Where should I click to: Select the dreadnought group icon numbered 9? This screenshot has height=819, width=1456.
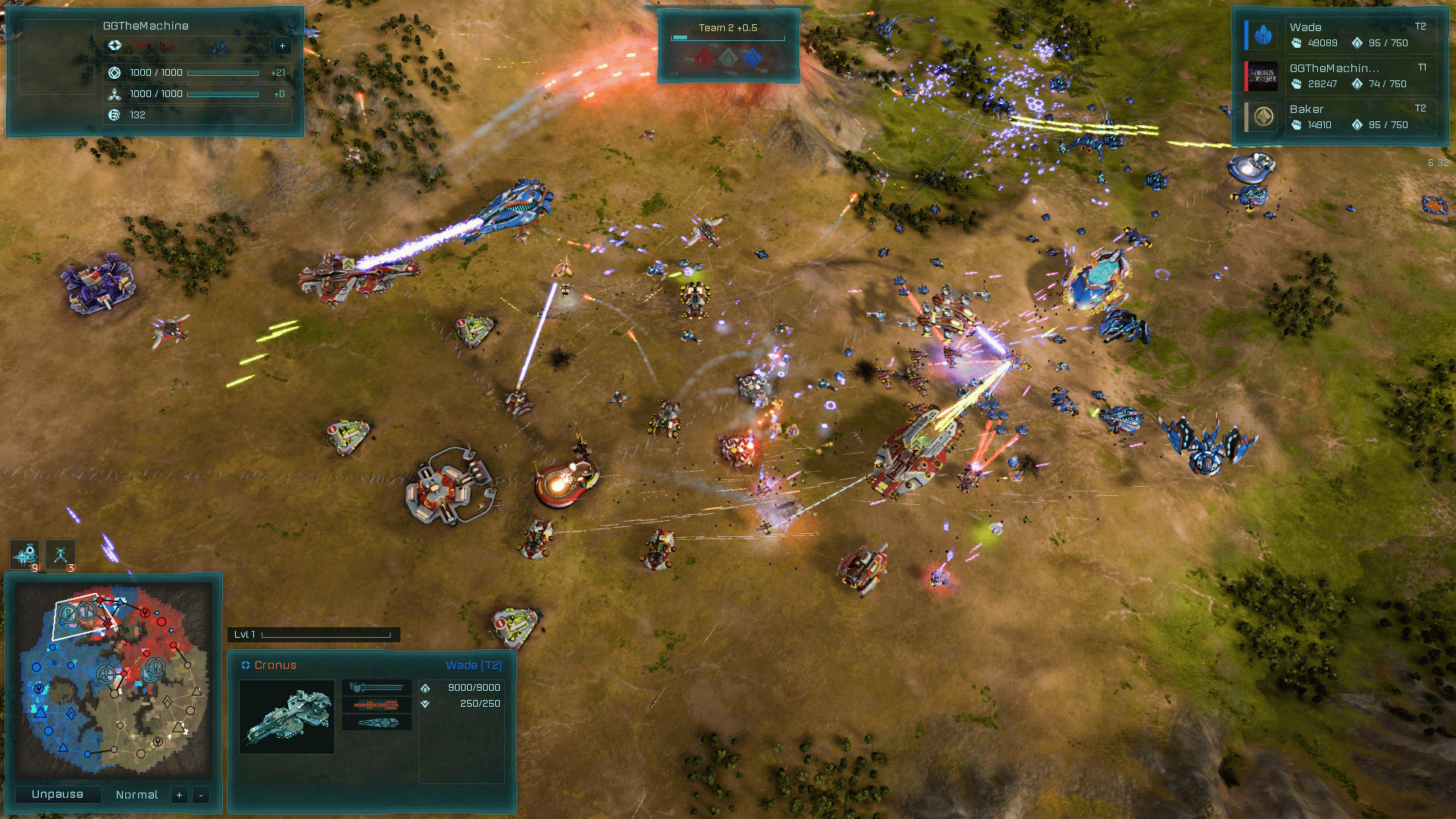[x=25, y=555]
